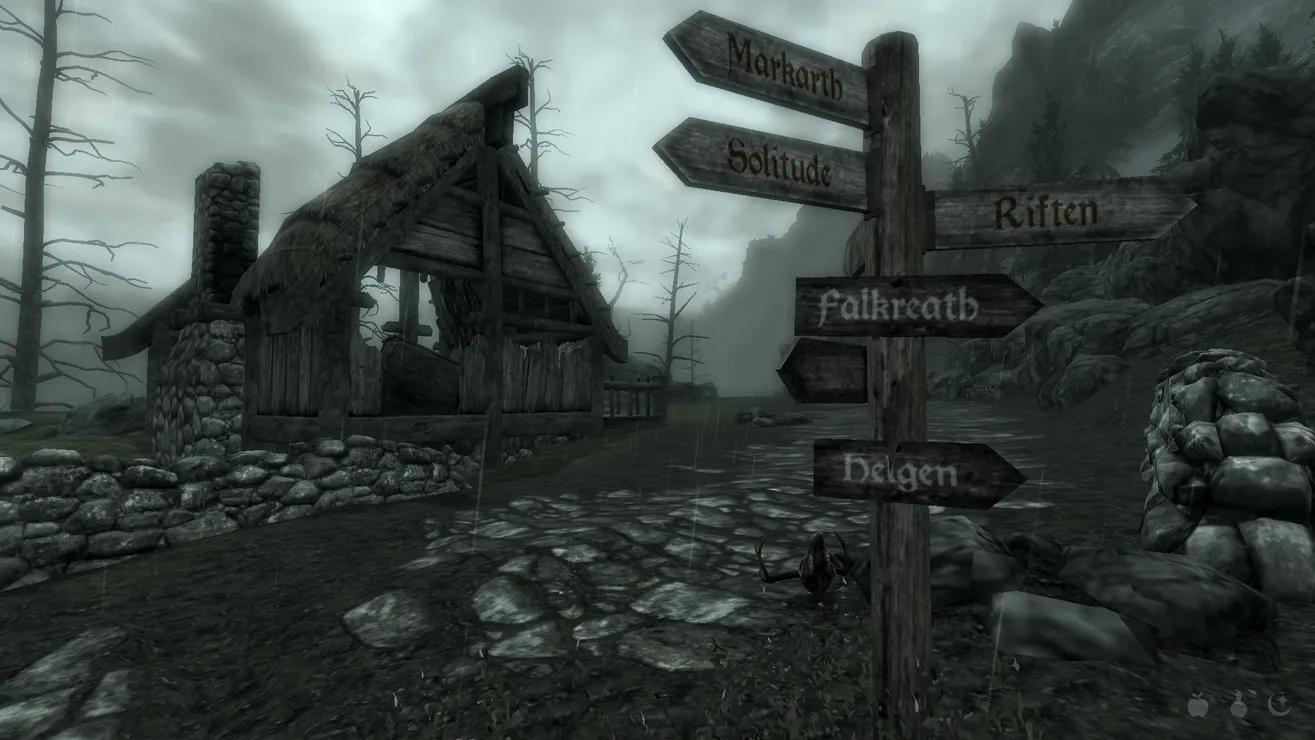The width and height of the screenshot is (1315, 740).
Task: Click the crescent moon sleep icon
Action: pos(1278,706)
